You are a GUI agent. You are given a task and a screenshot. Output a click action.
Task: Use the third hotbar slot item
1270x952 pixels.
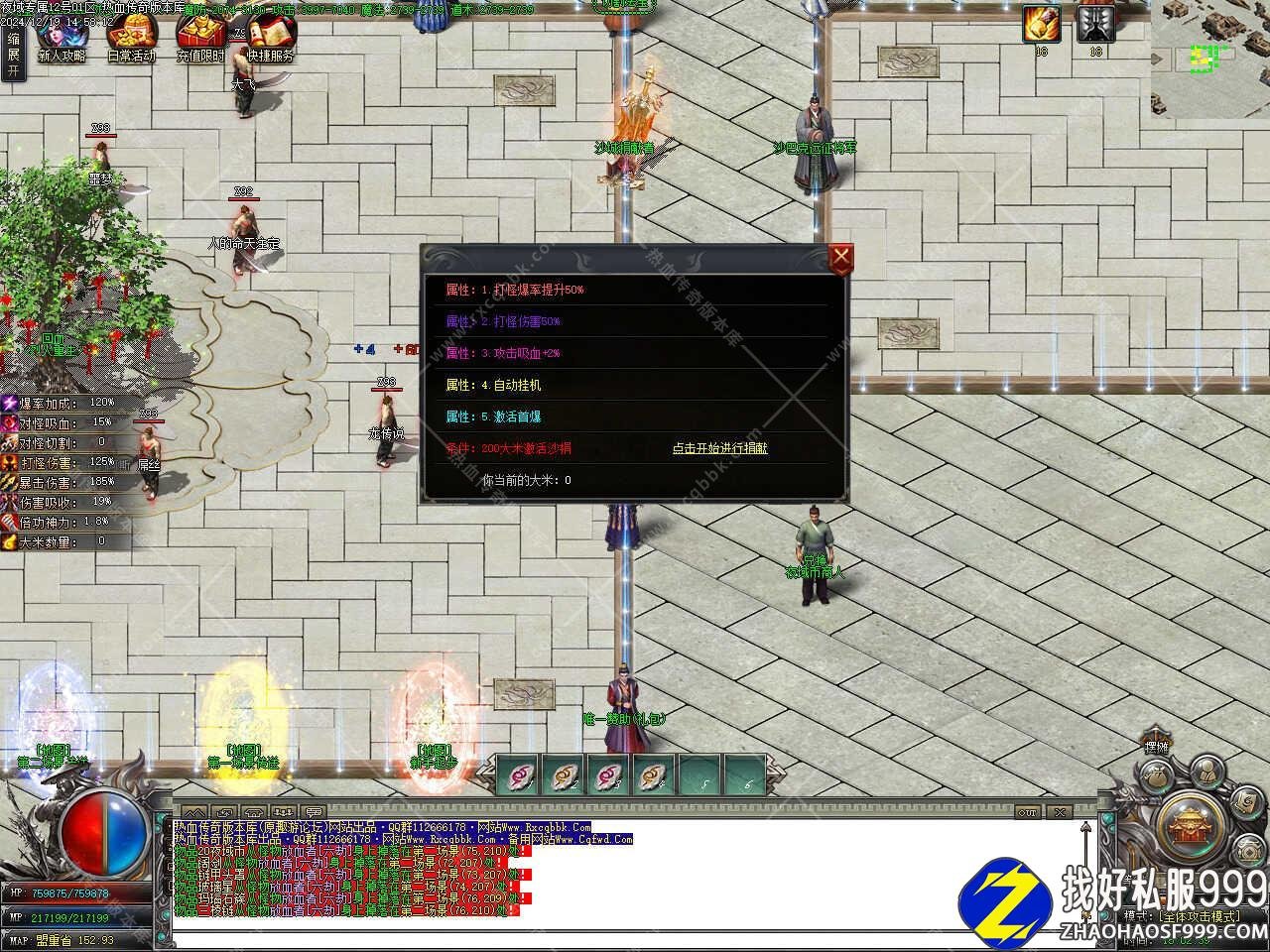tap(607, 774)
